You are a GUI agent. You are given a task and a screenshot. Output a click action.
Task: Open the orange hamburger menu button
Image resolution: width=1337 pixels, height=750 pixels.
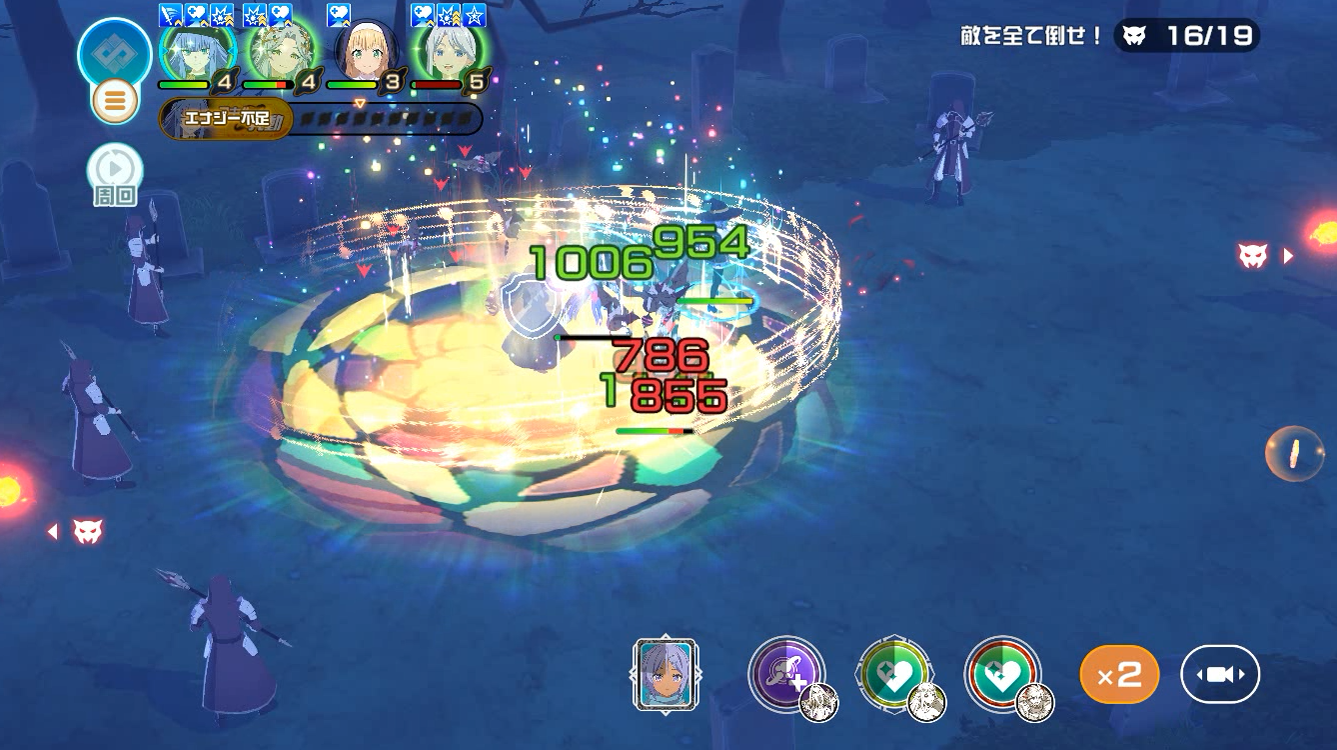(115, 101)
